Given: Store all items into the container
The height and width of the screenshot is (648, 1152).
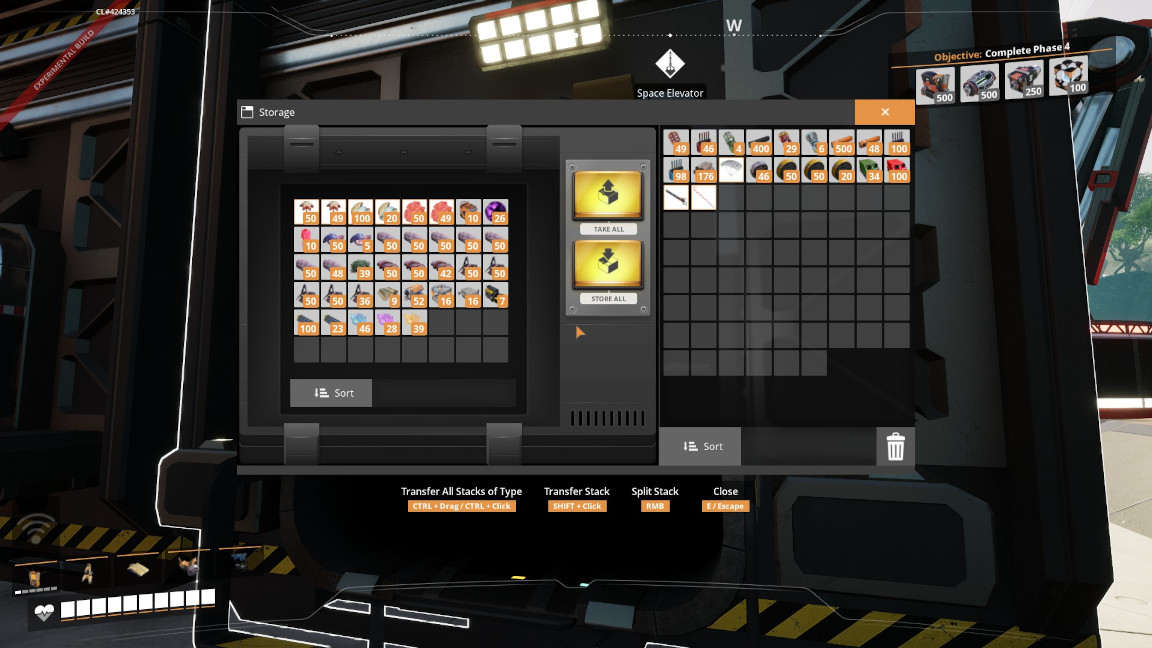Looking at the screenshot, I should coord(608,270).
